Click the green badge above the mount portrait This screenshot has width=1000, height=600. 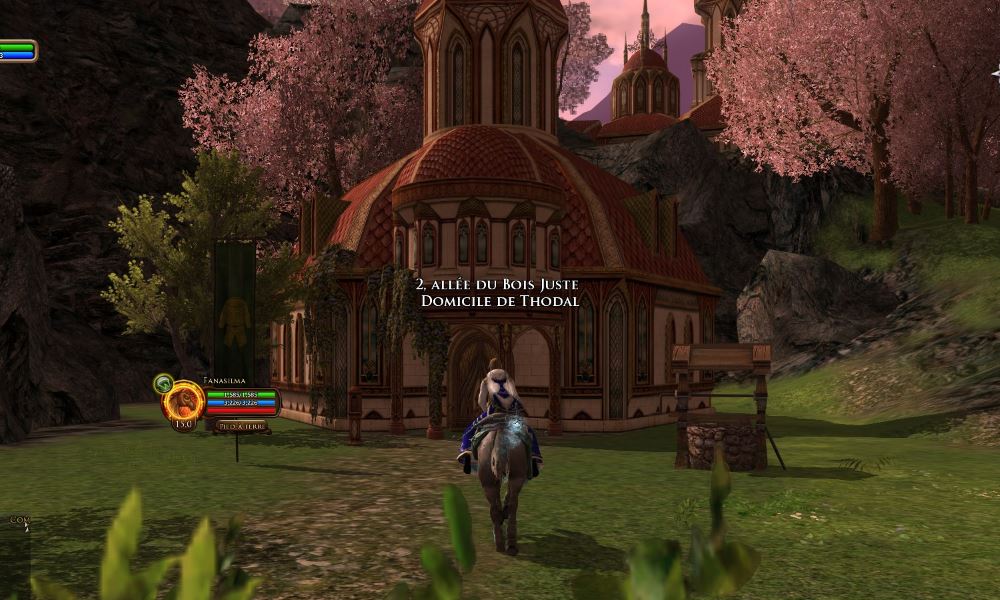(163, 383)
